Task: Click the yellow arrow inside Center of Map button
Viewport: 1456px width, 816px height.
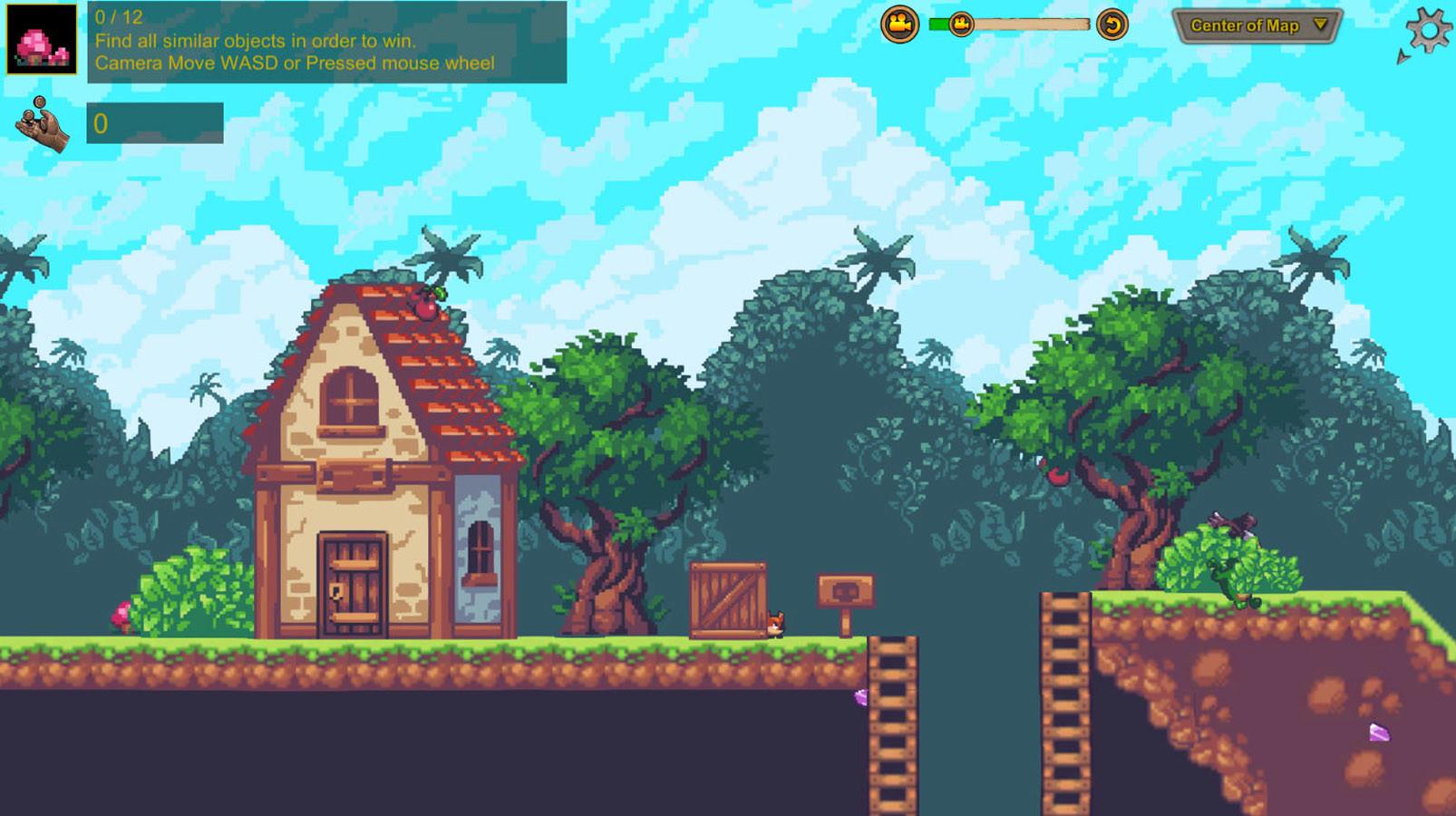Action: pos(1321,26)
